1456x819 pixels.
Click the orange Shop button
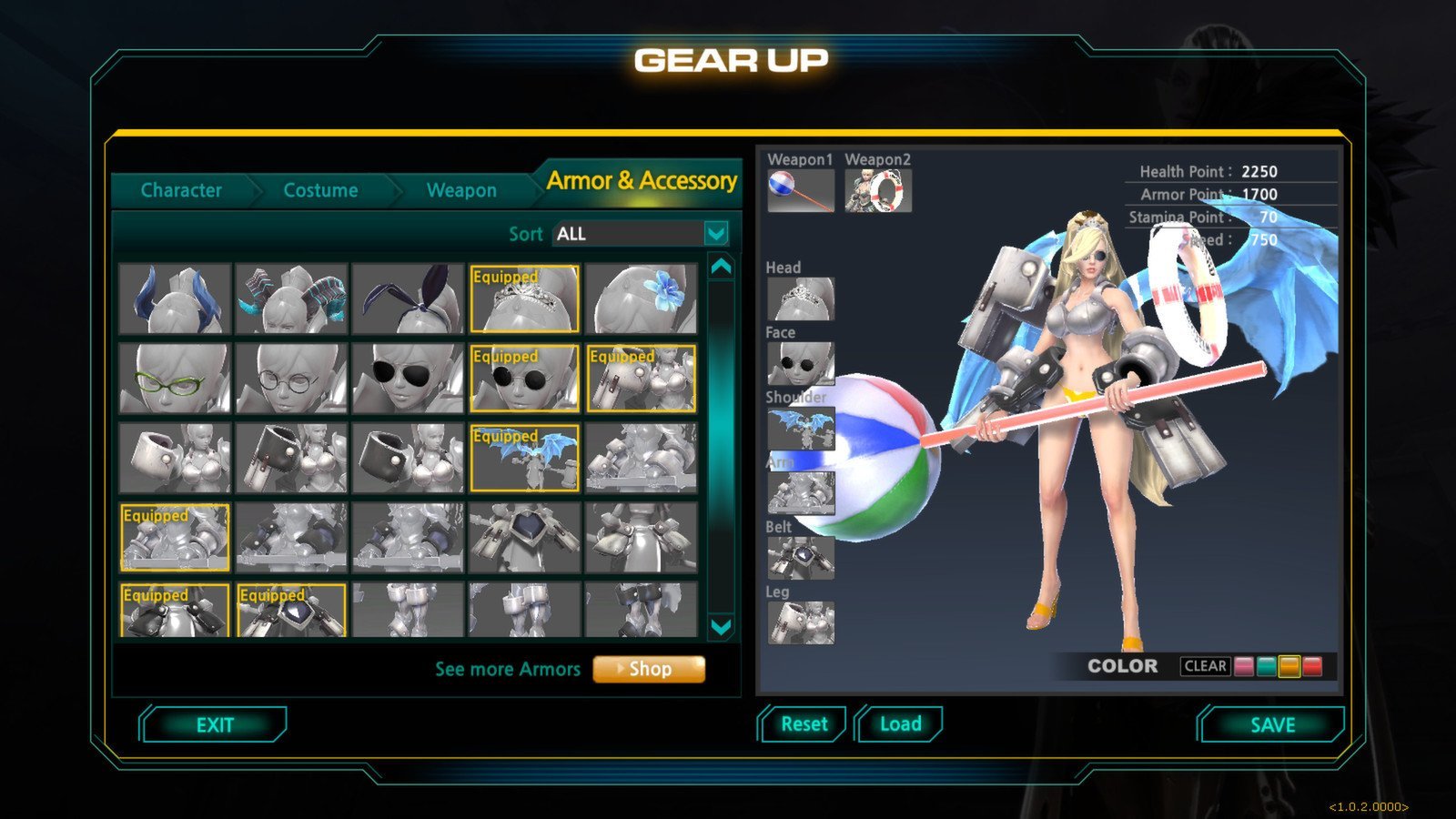point(649,669)
